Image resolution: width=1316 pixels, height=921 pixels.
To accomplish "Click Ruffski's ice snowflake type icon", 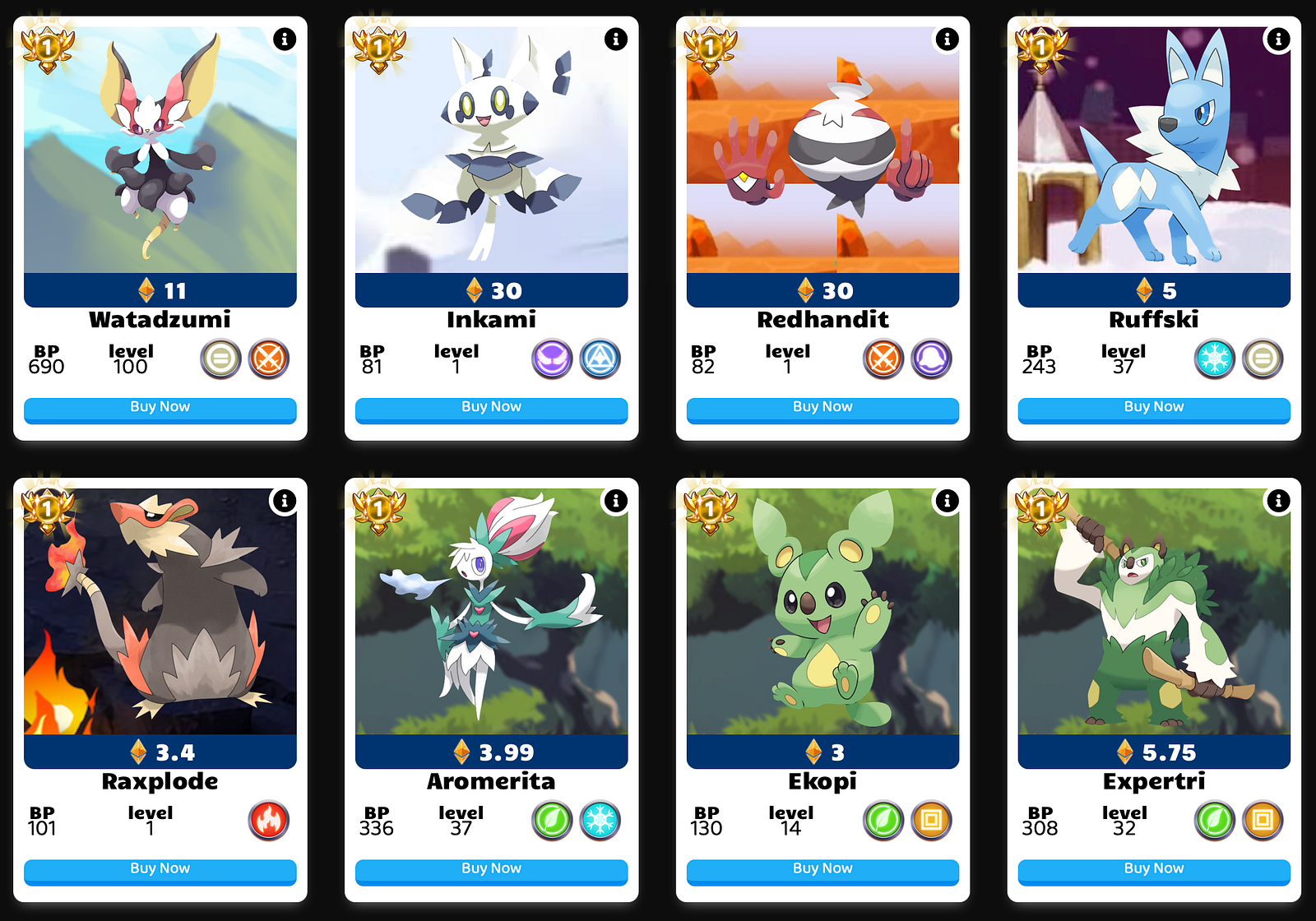I will point(1215,359).
